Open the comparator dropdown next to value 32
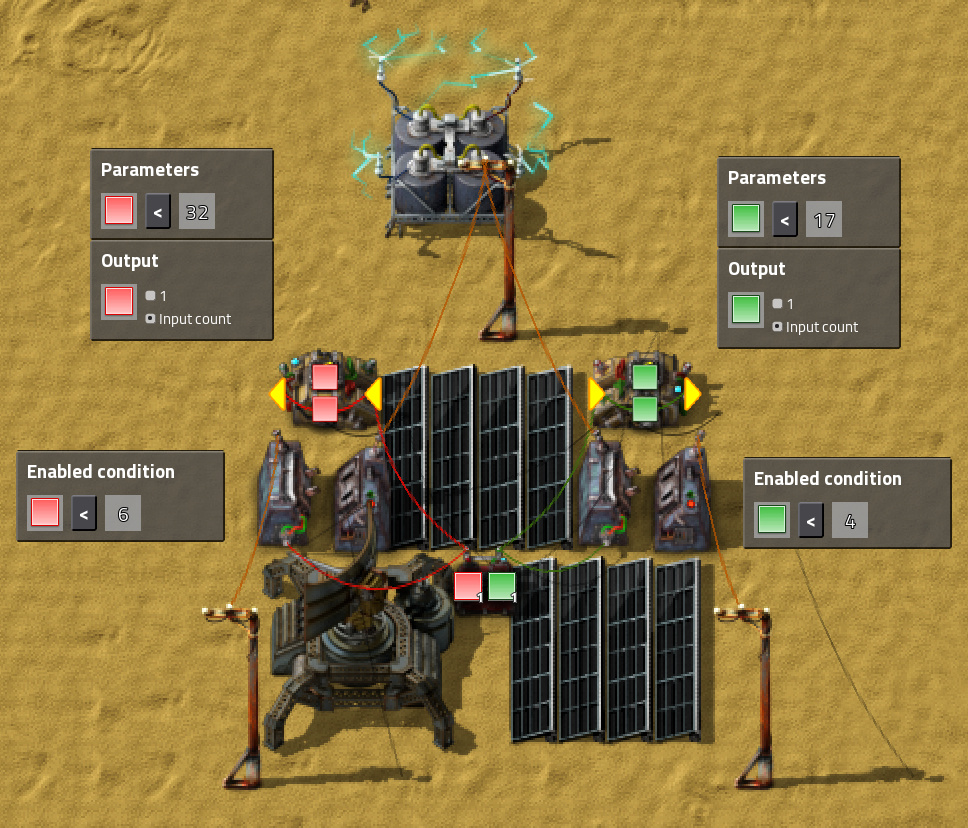This screenshot has height=828, width=968. 158,211
